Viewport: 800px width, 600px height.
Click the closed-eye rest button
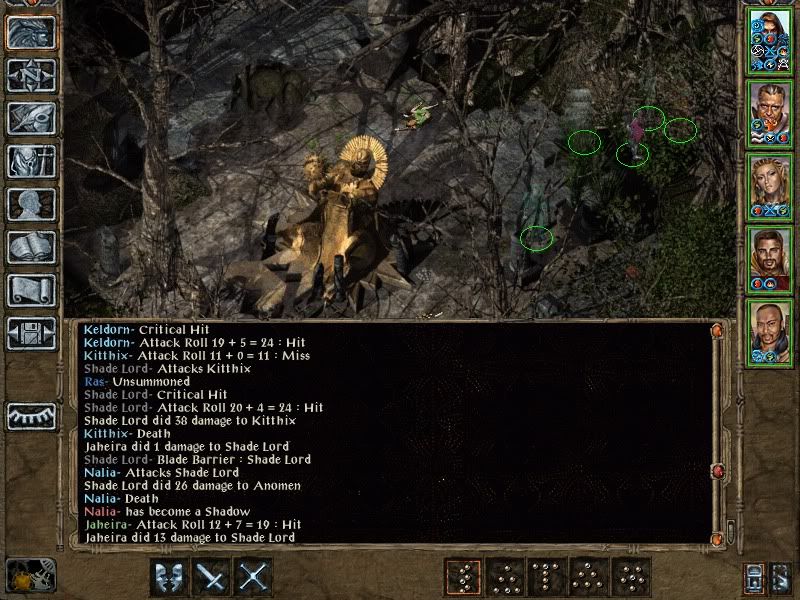(31, 415)
